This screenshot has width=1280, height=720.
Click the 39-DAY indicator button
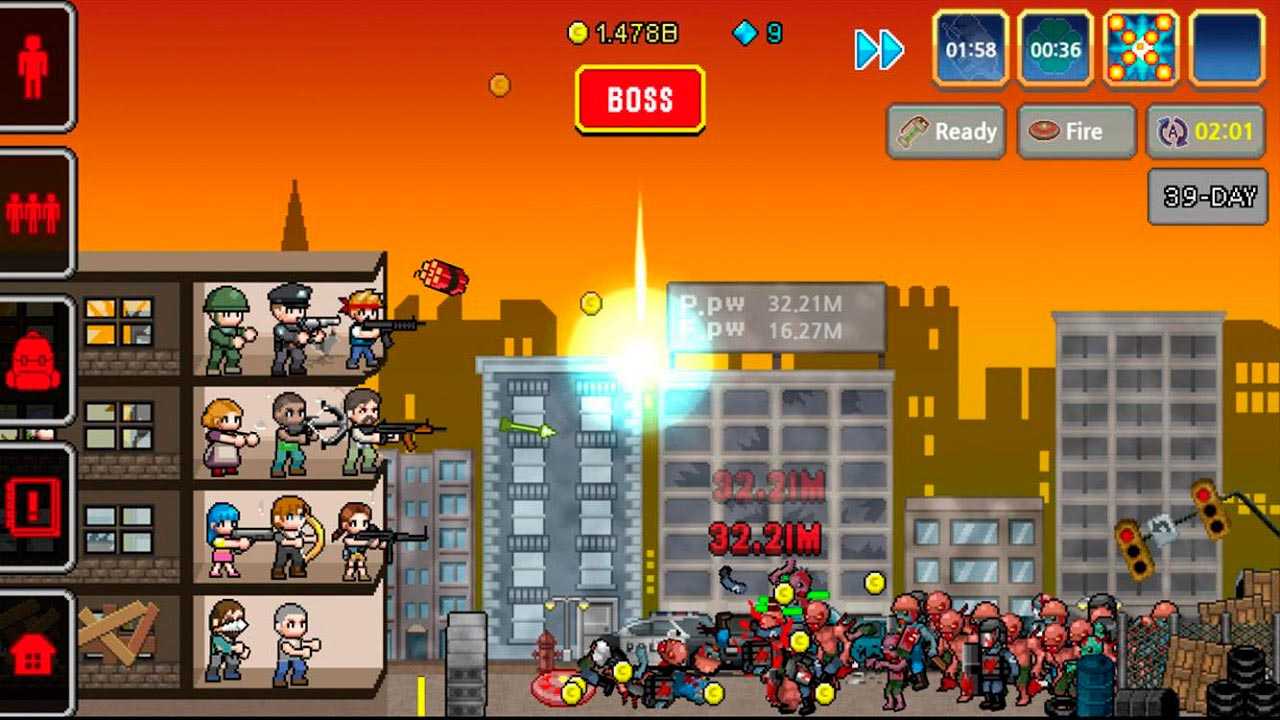pyautogui.click(x=1209, y=196)
